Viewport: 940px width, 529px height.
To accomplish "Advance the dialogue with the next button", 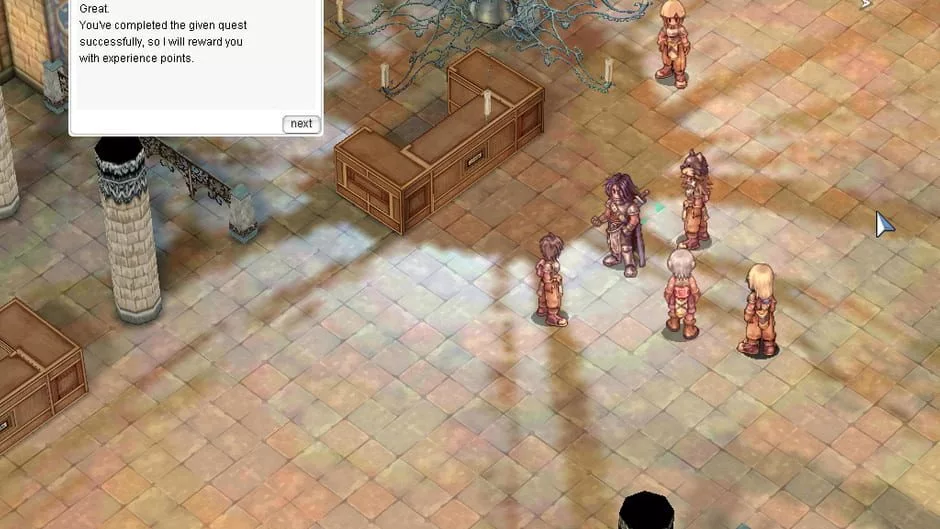I will pos(301,124).
